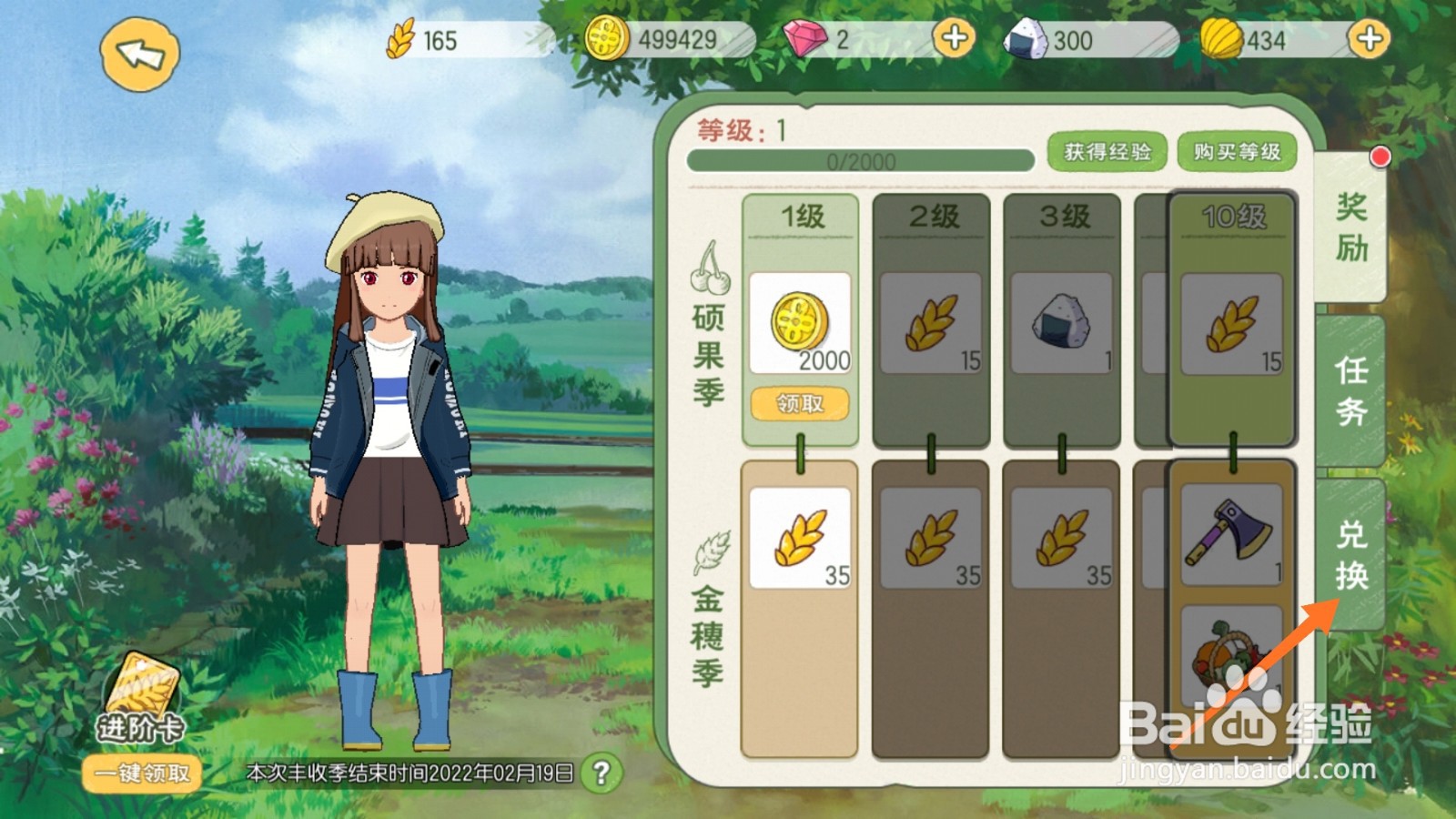Select the 2000 gold coin reward
The width and height of the screenshot is (1456, 819).
point(800,323)
